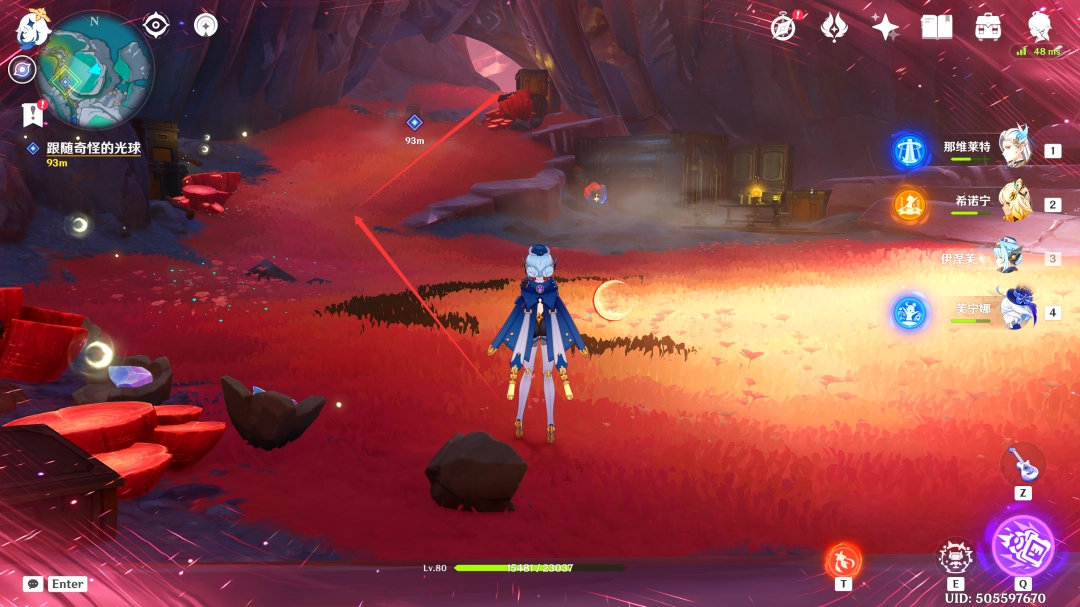Open the Wish star icon
Viewport: 1080px width, 607px height.
click(x=885, y=27)
